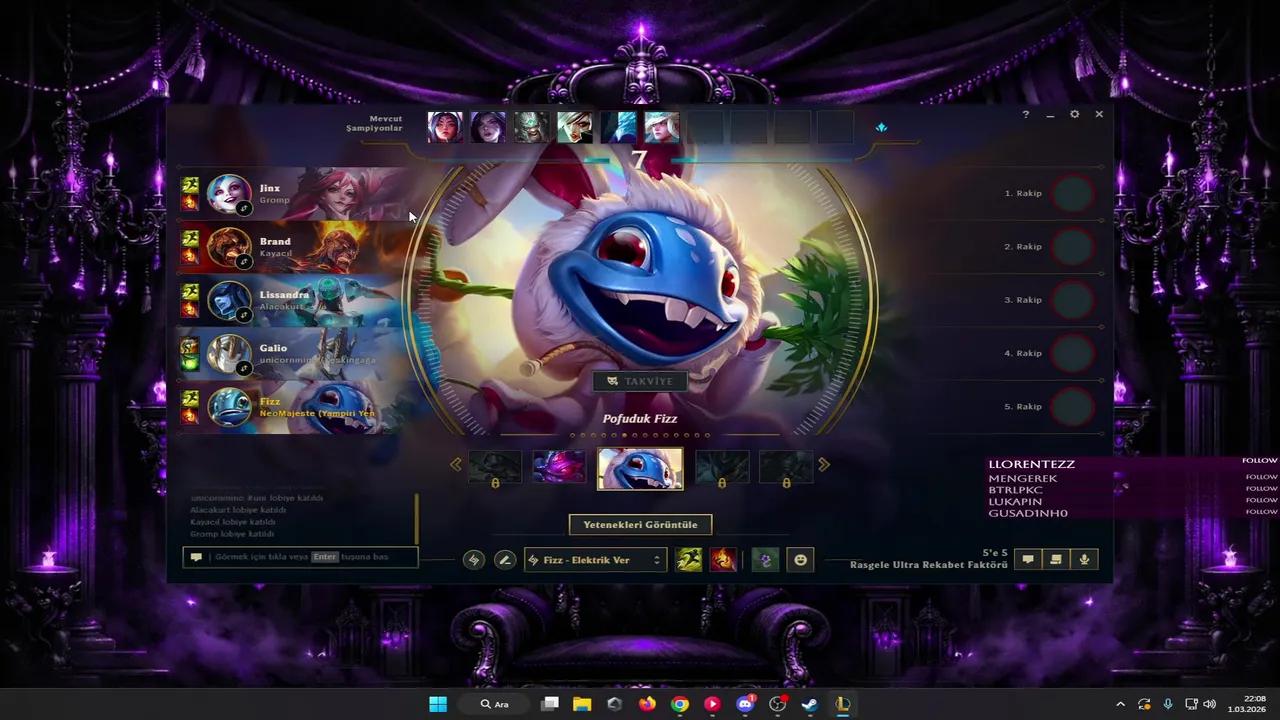Click the TAKVİYE button above Pofuduk Fizz

pos(640,381)
